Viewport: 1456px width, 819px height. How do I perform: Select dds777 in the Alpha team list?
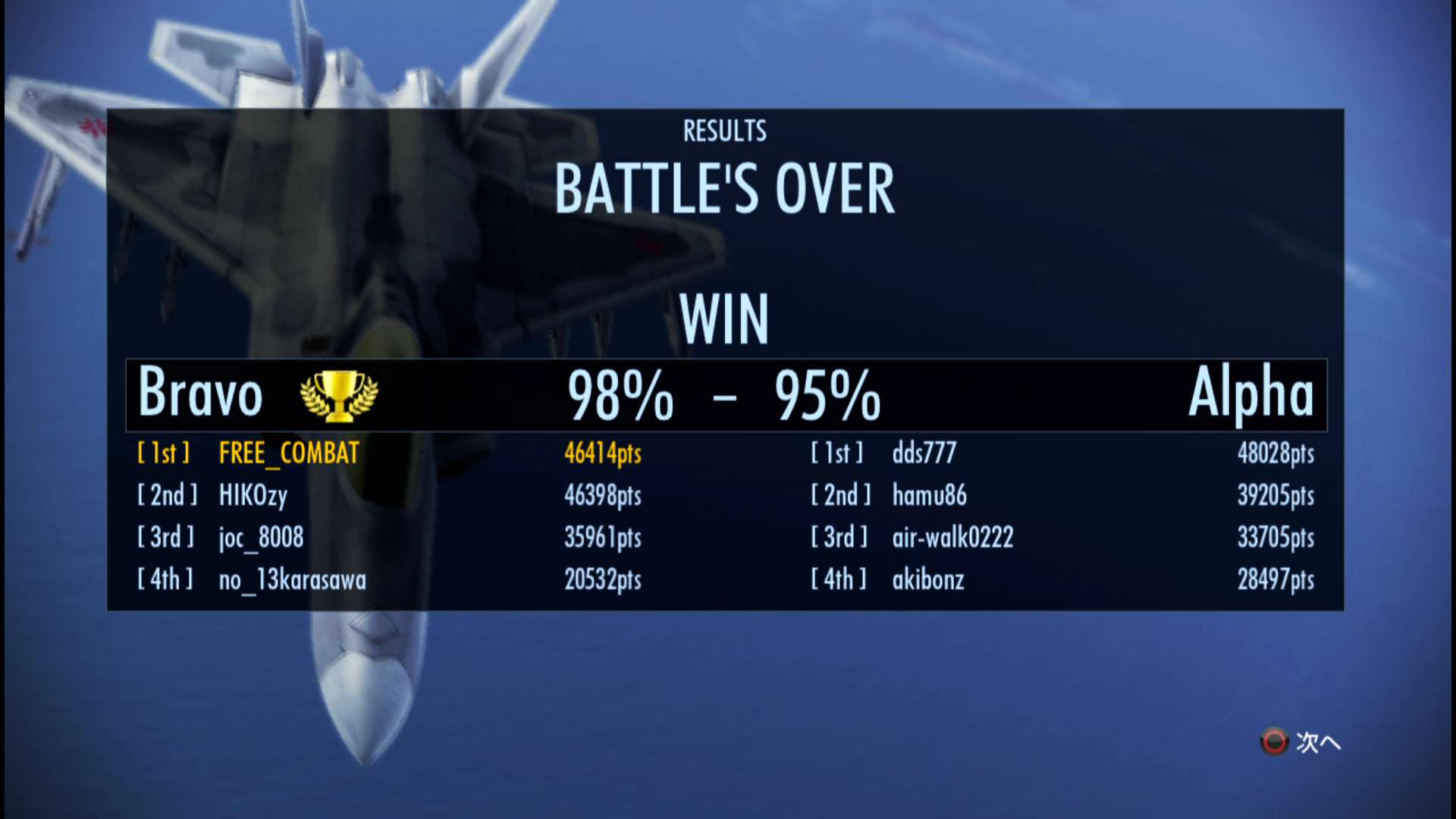[x=924, y=453]
